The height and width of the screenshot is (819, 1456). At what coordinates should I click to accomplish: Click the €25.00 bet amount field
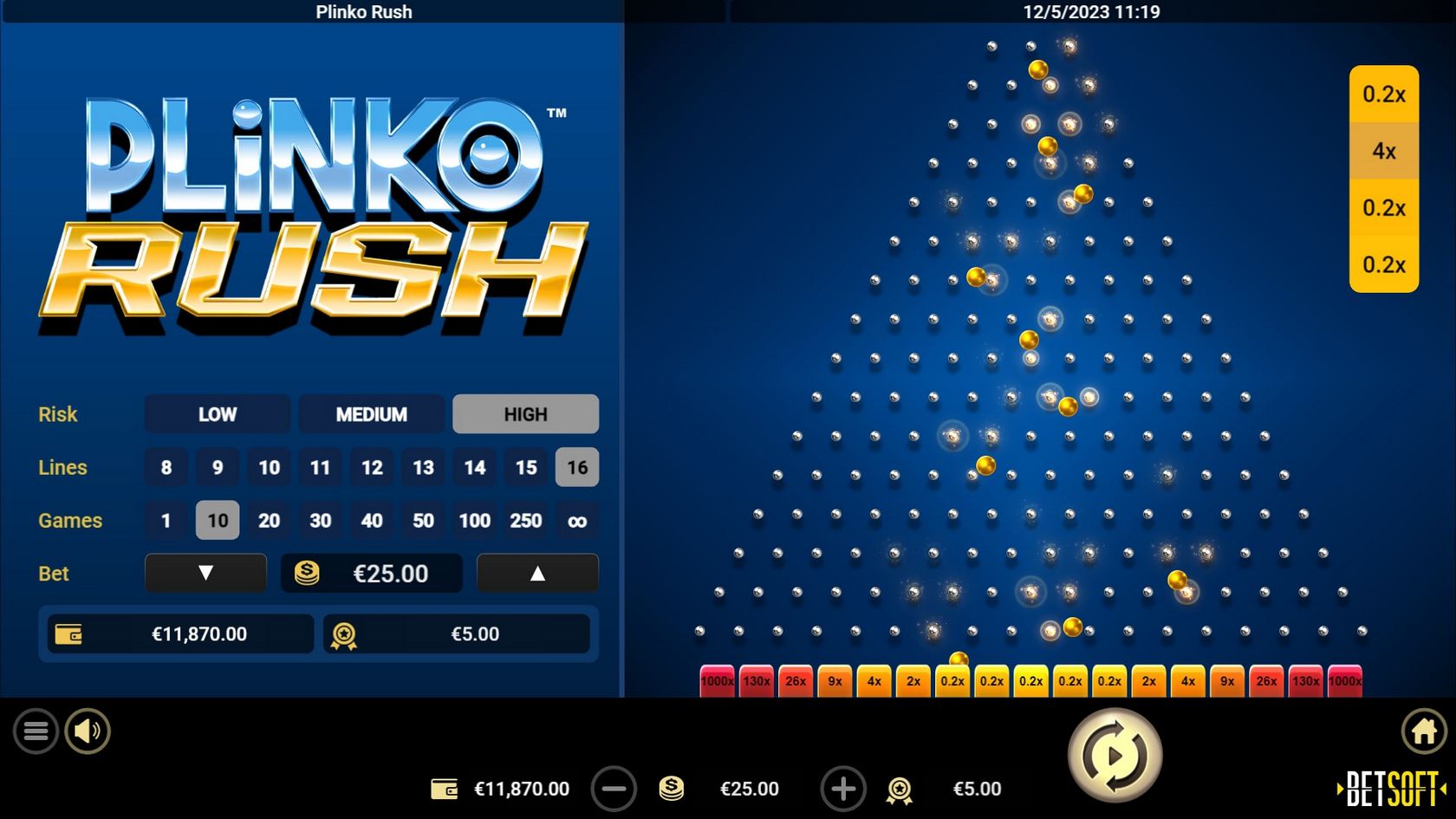[x=388, y=573]
